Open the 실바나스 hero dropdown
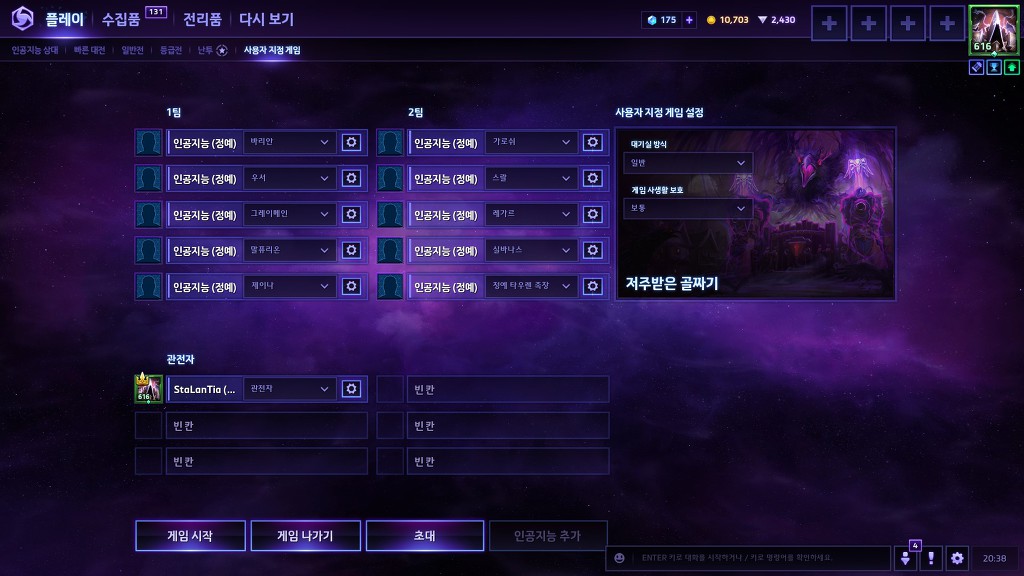Screen dimensions: 1024x576 pyautogui.click(x=531, y=251)
